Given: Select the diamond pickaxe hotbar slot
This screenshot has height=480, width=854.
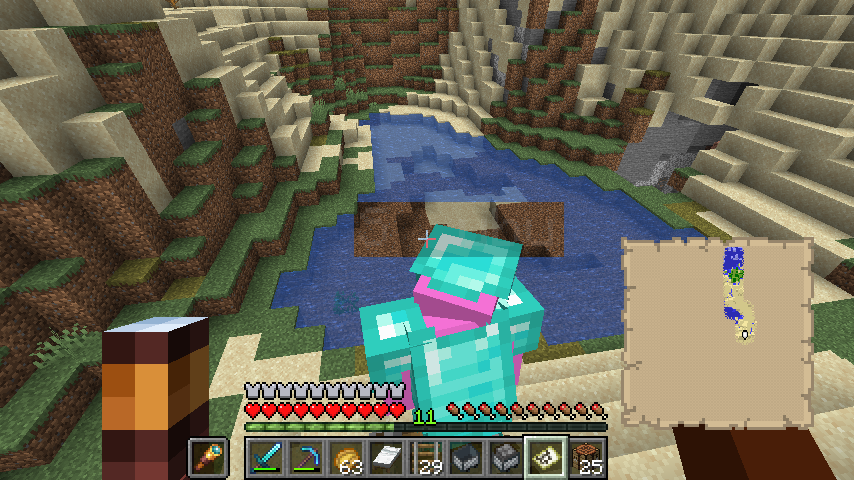Looking at the screenshot, I should click(x=307, y=459).
